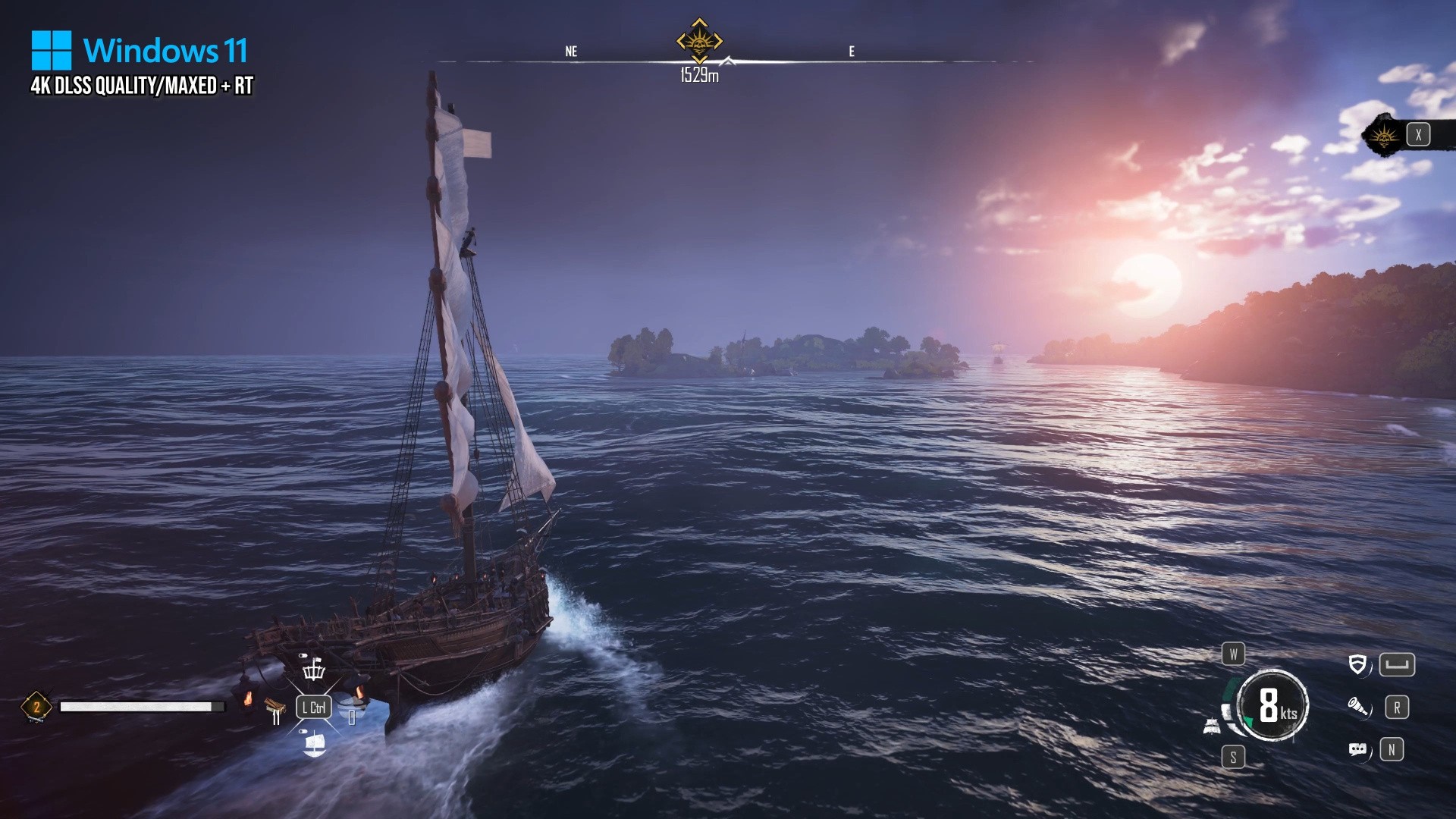Click the level 2 rank badge
The image size is (1456, 819).
pos(36,707)
